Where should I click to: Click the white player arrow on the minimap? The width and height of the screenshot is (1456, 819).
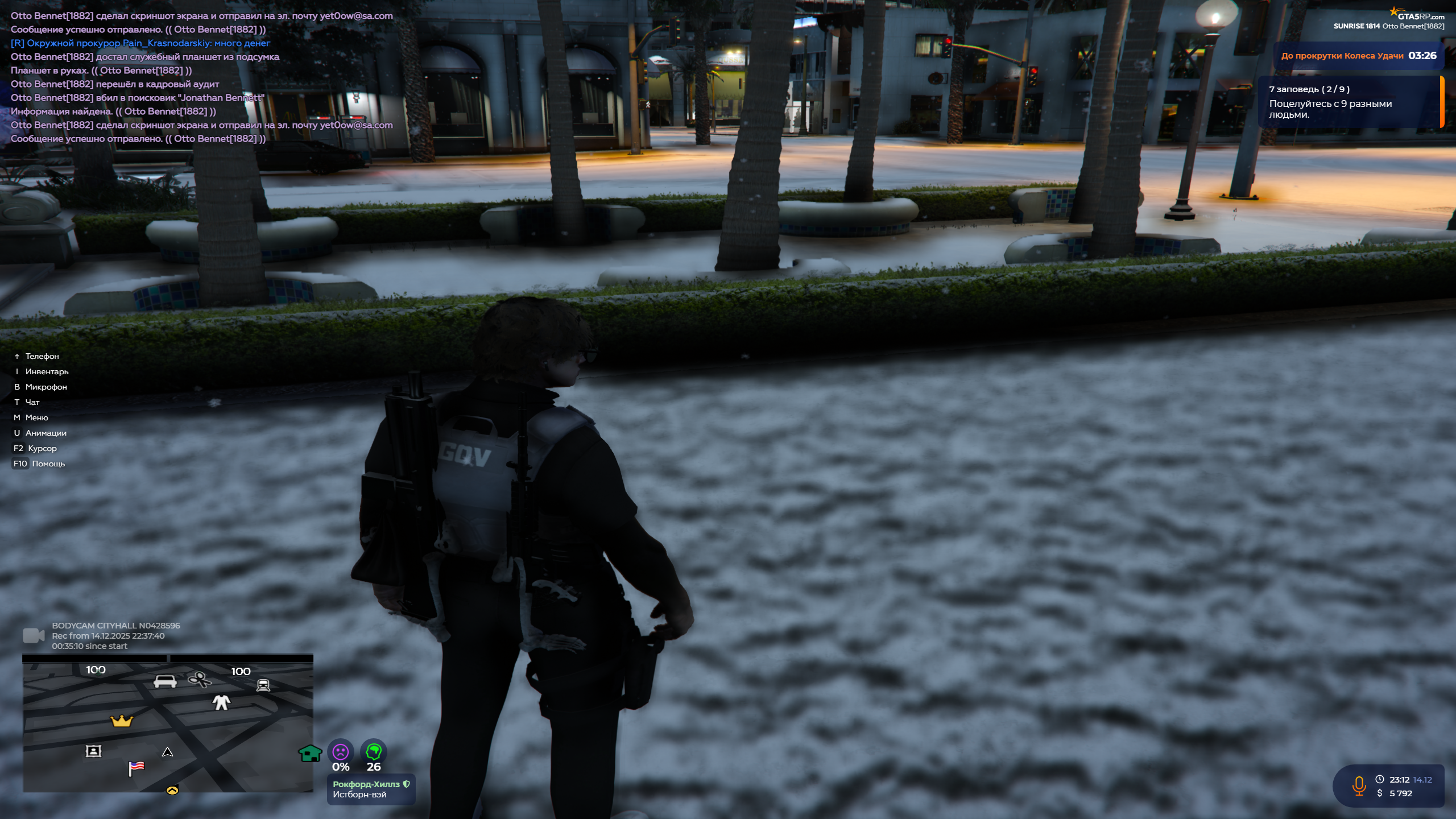tap(167, 752)
